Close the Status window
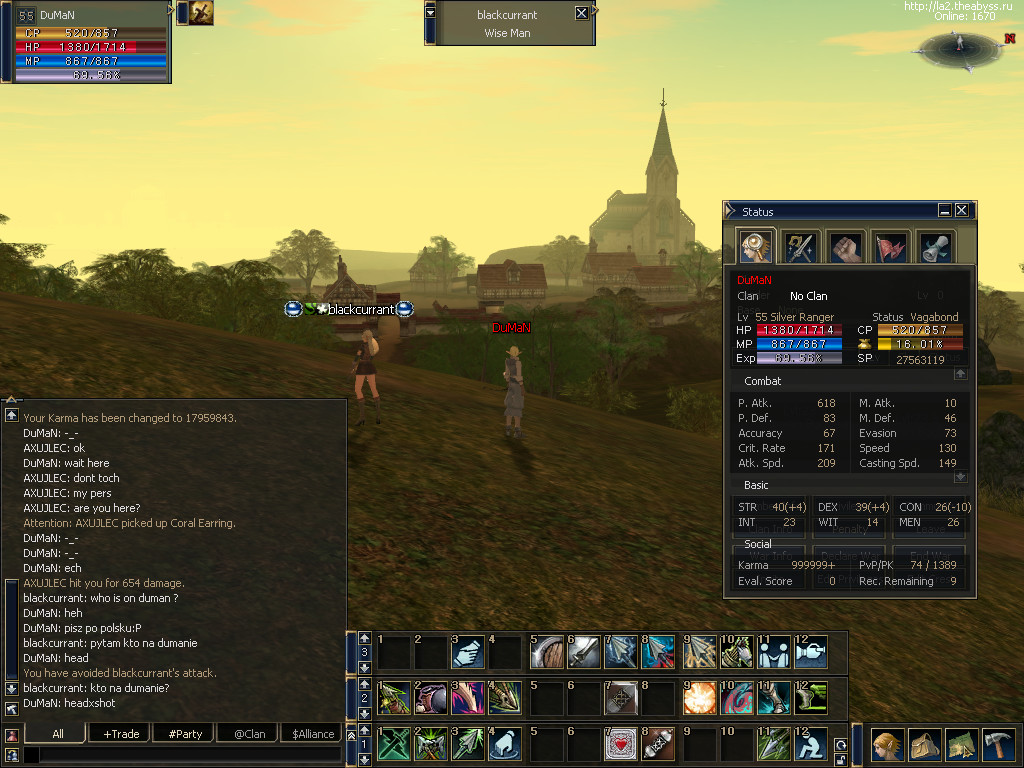The image size is (1024, 768). click(961, 211)
